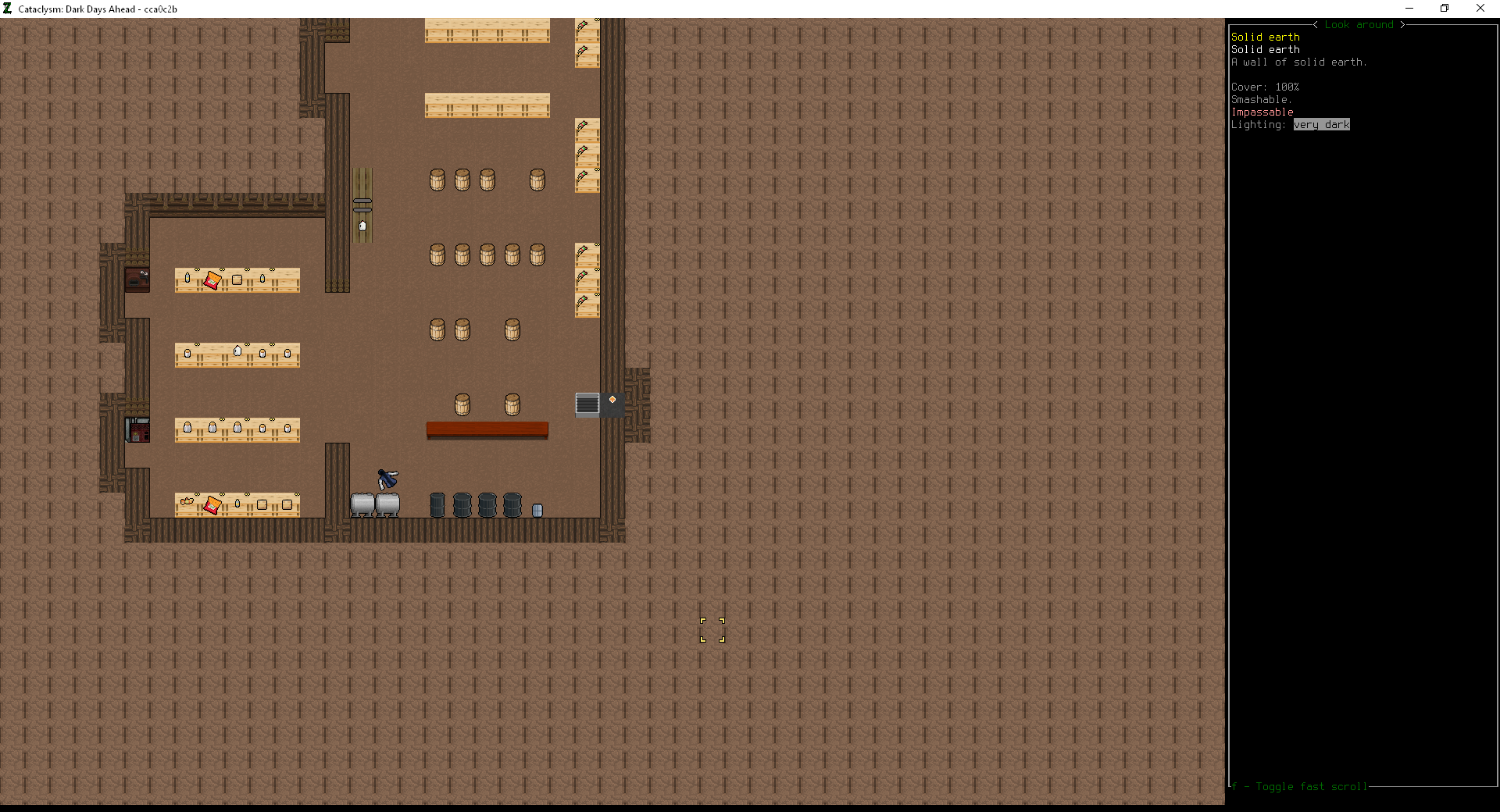Click the dark machine beside the east doorway
Viewport: 1500px width, 812px height.
[585, 404]
